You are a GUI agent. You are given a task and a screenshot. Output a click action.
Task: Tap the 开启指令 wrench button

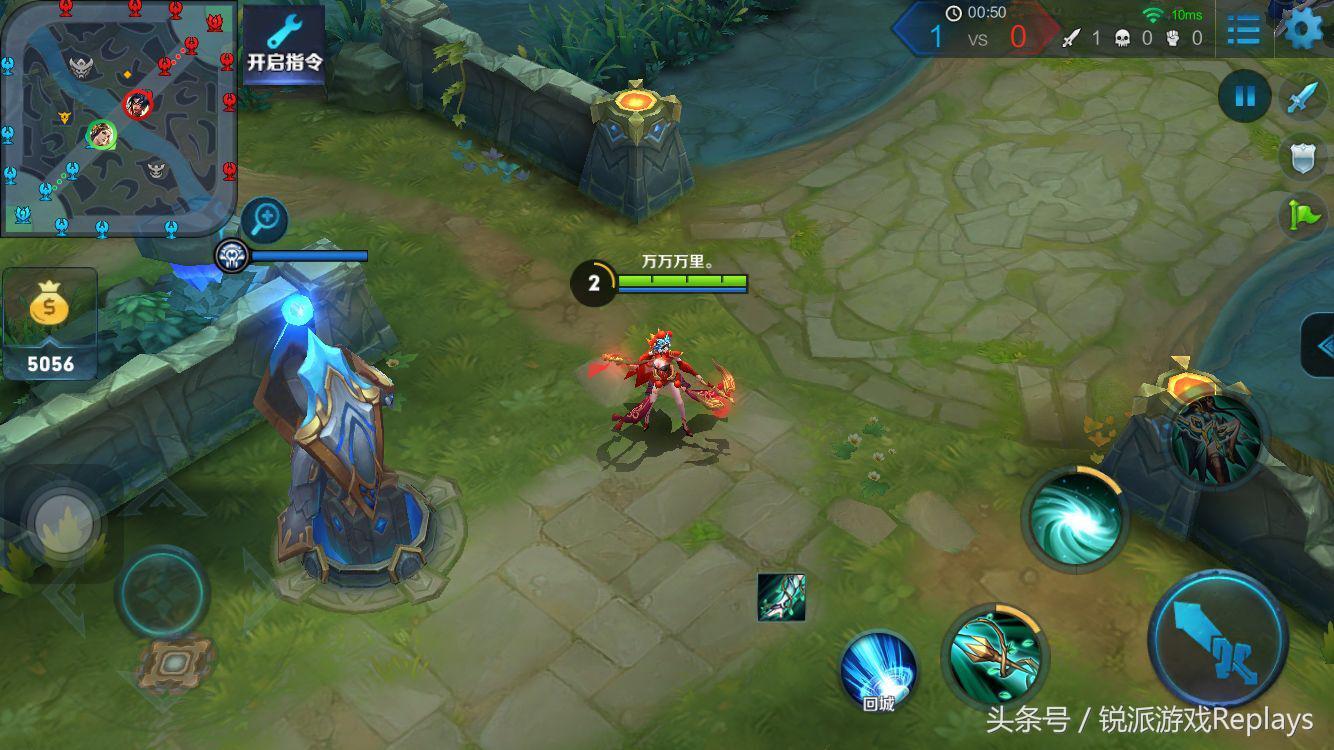click(x=285, y=44)
